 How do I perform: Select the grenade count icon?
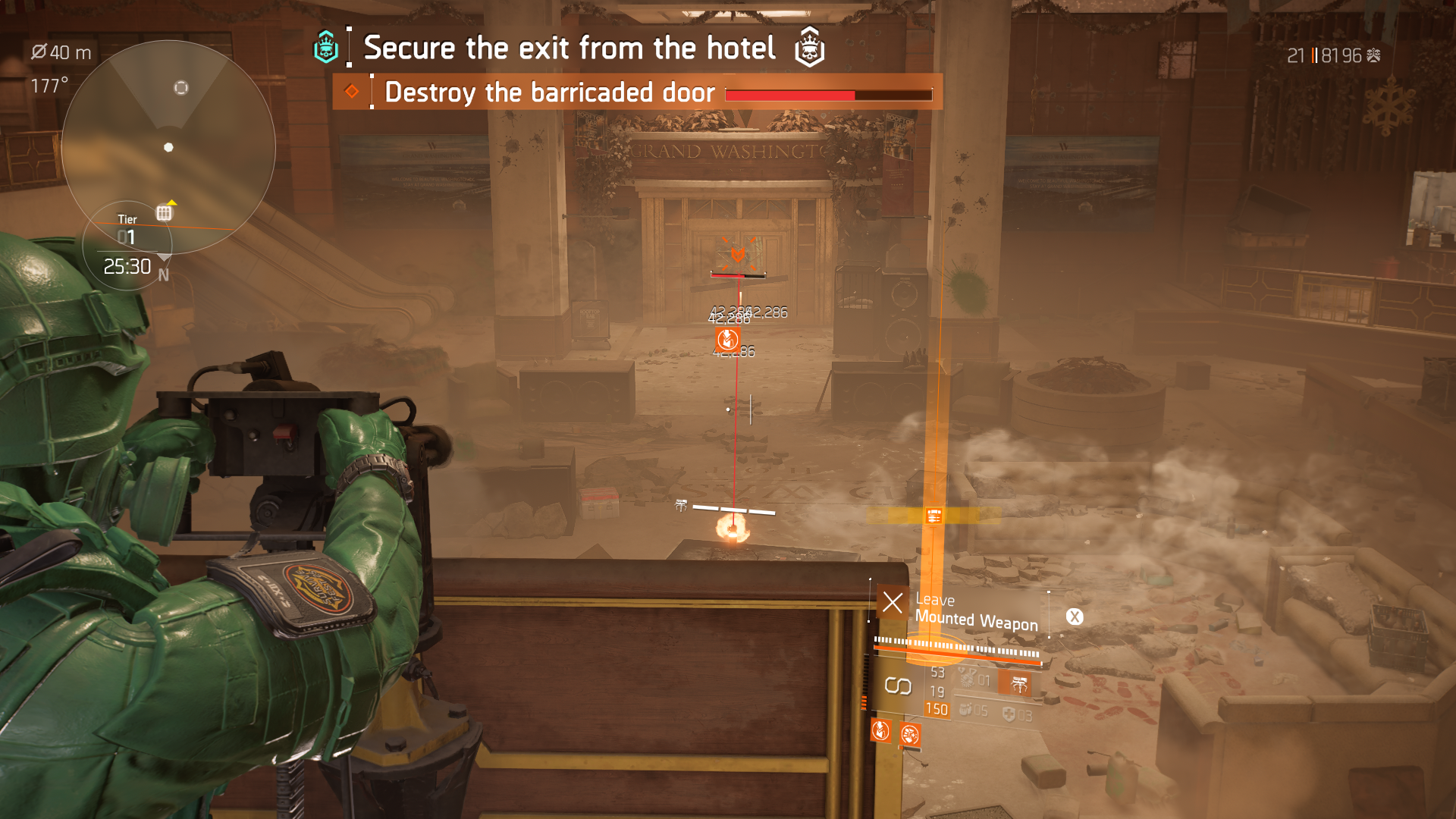click(966, 710)
